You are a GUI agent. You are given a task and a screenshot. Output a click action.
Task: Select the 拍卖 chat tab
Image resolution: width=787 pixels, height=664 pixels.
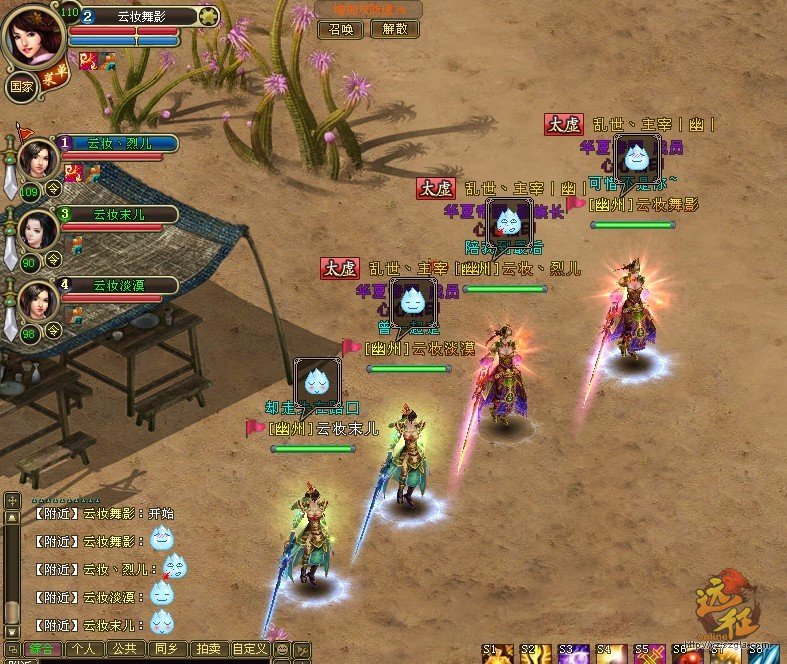click(x=206, y=649)
